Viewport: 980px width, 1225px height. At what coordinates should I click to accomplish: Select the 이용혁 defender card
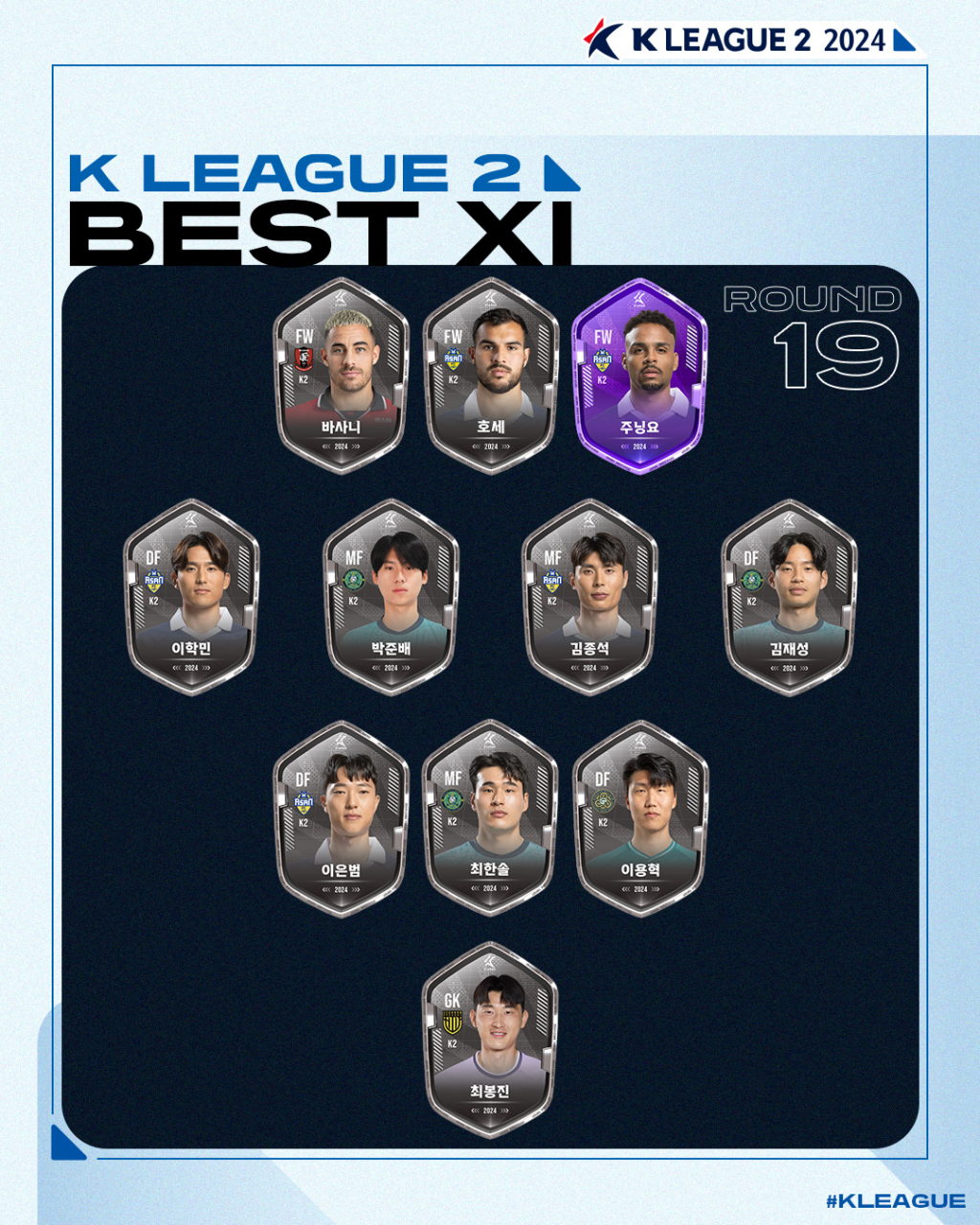(x=640, y=819)
